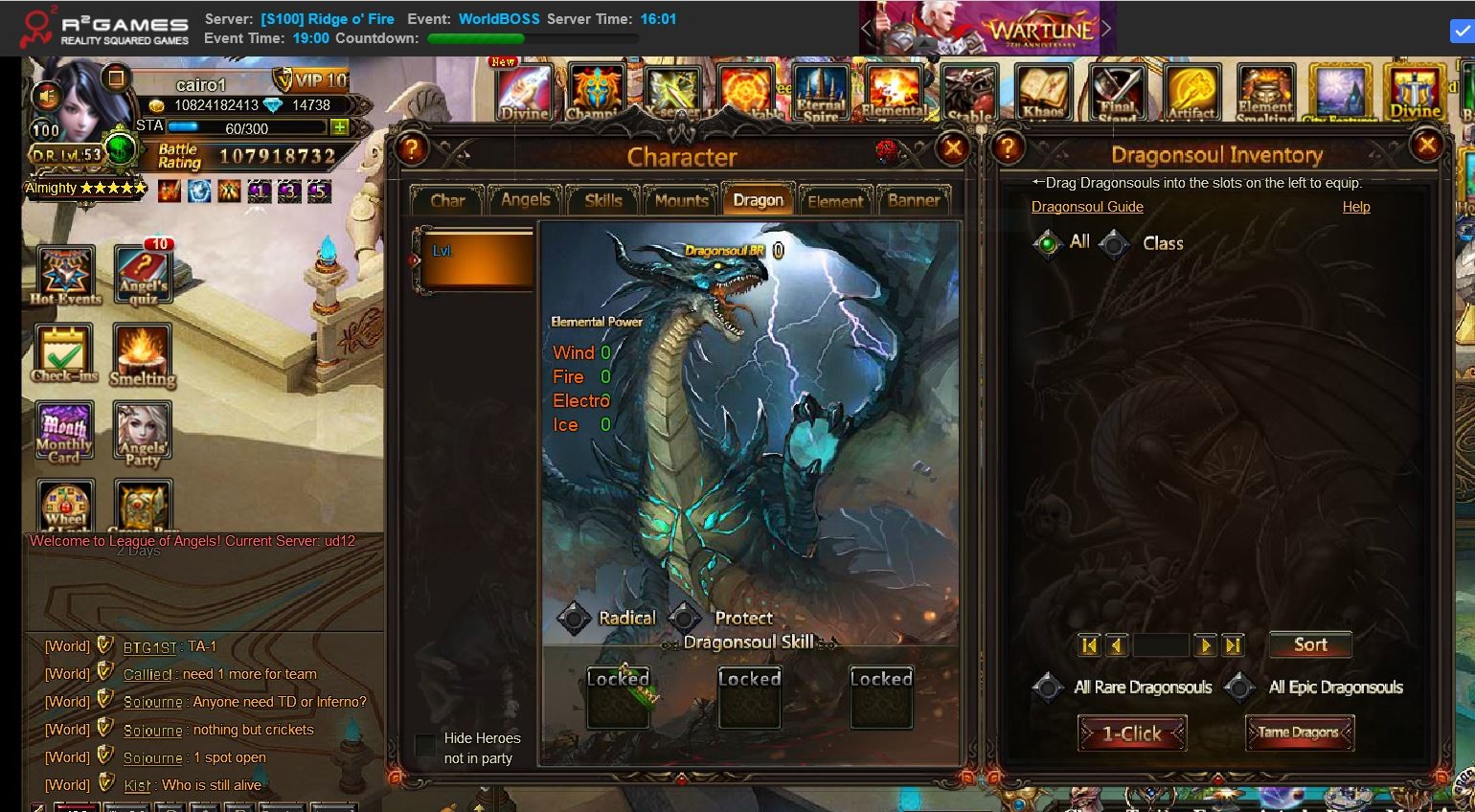The height and width of the screenshot is (812, 1475).
Task: Open Tame Dragons
Action: [x=1298, y=733]
